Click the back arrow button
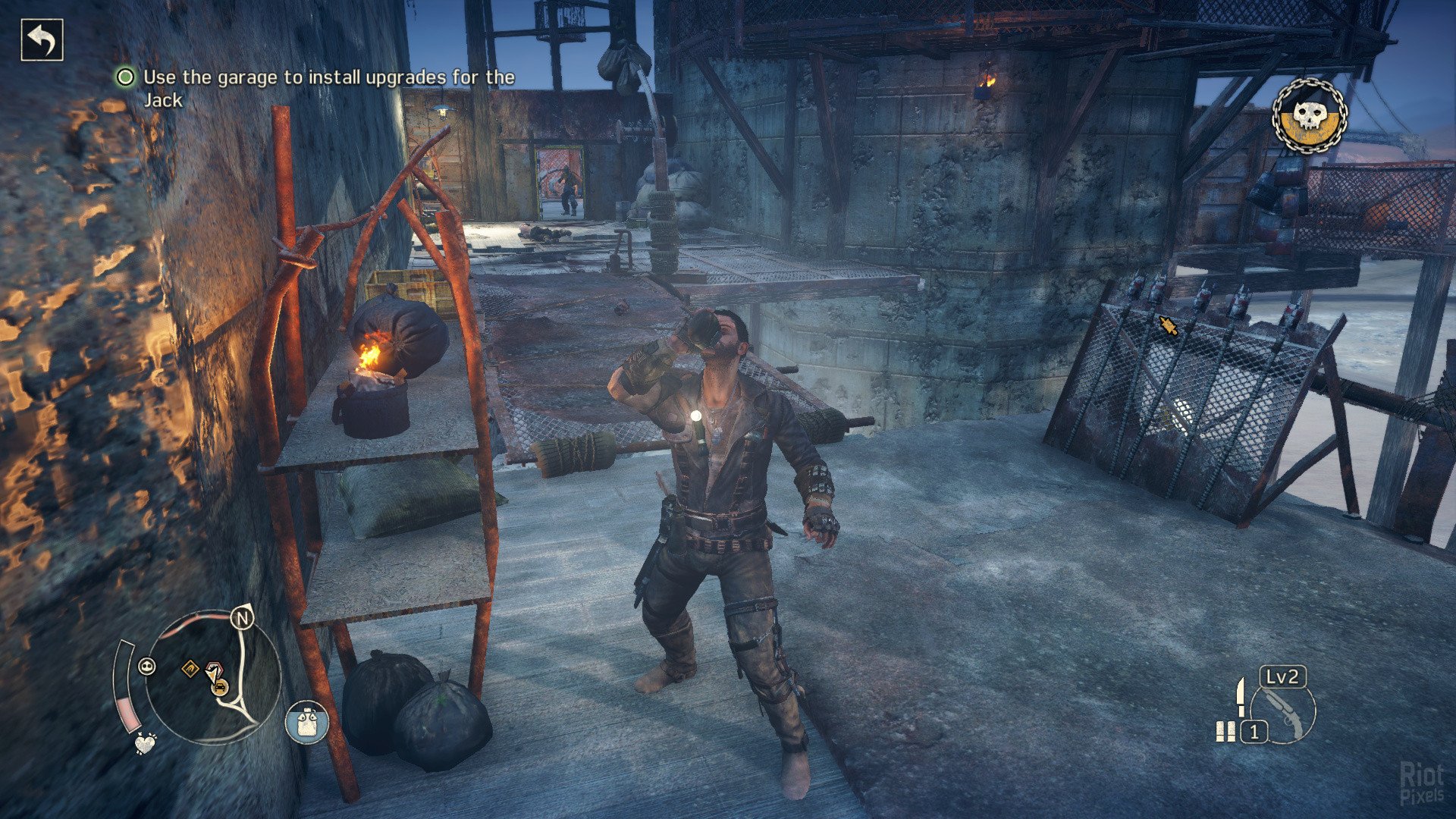1456x819 pixels. coord(42,40)
